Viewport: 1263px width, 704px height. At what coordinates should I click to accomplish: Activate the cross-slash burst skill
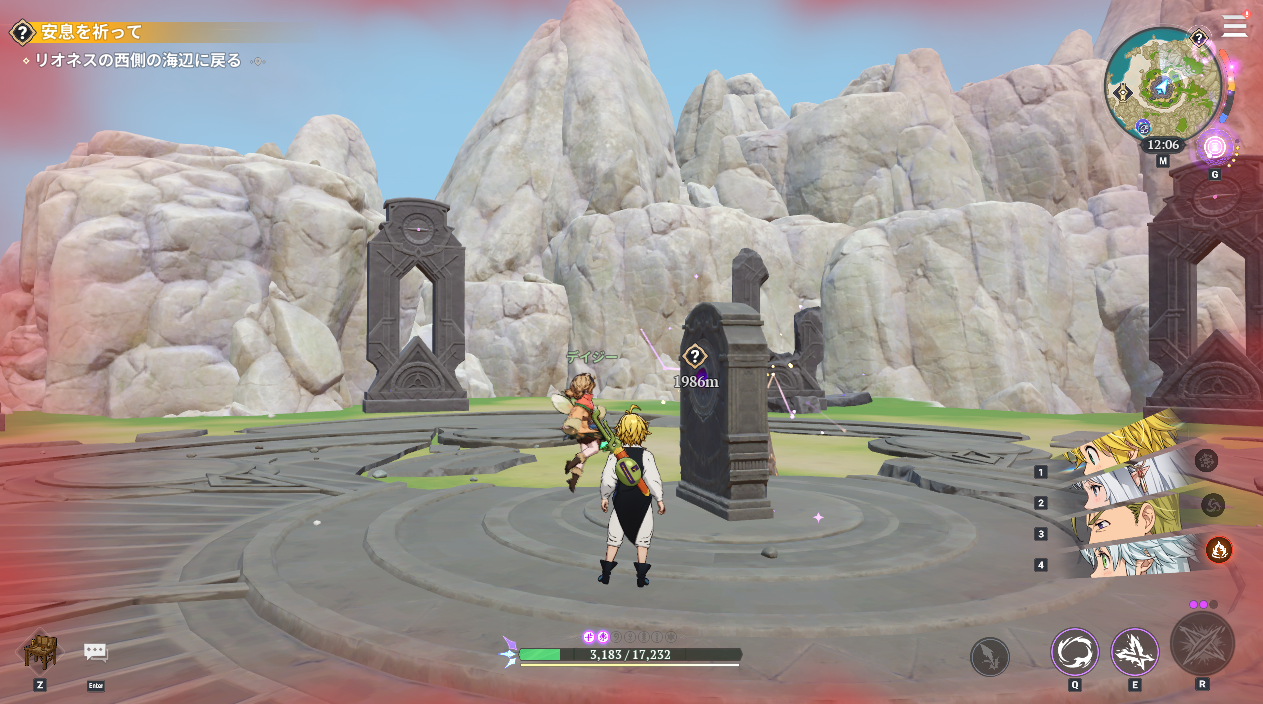pyautogui.click(x=1134, y=652)
